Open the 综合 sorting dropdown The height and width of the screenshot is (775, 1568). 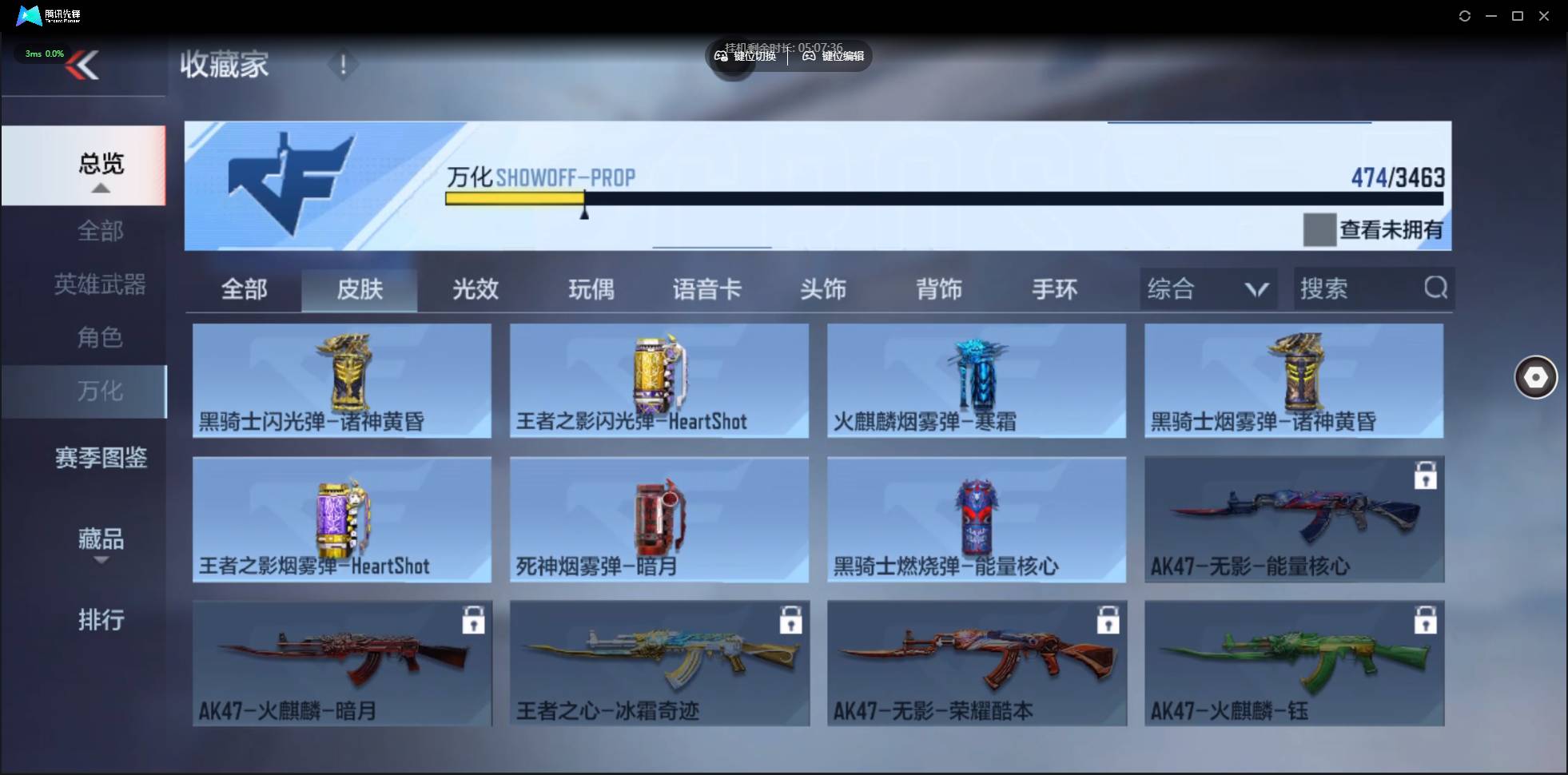1207,288
